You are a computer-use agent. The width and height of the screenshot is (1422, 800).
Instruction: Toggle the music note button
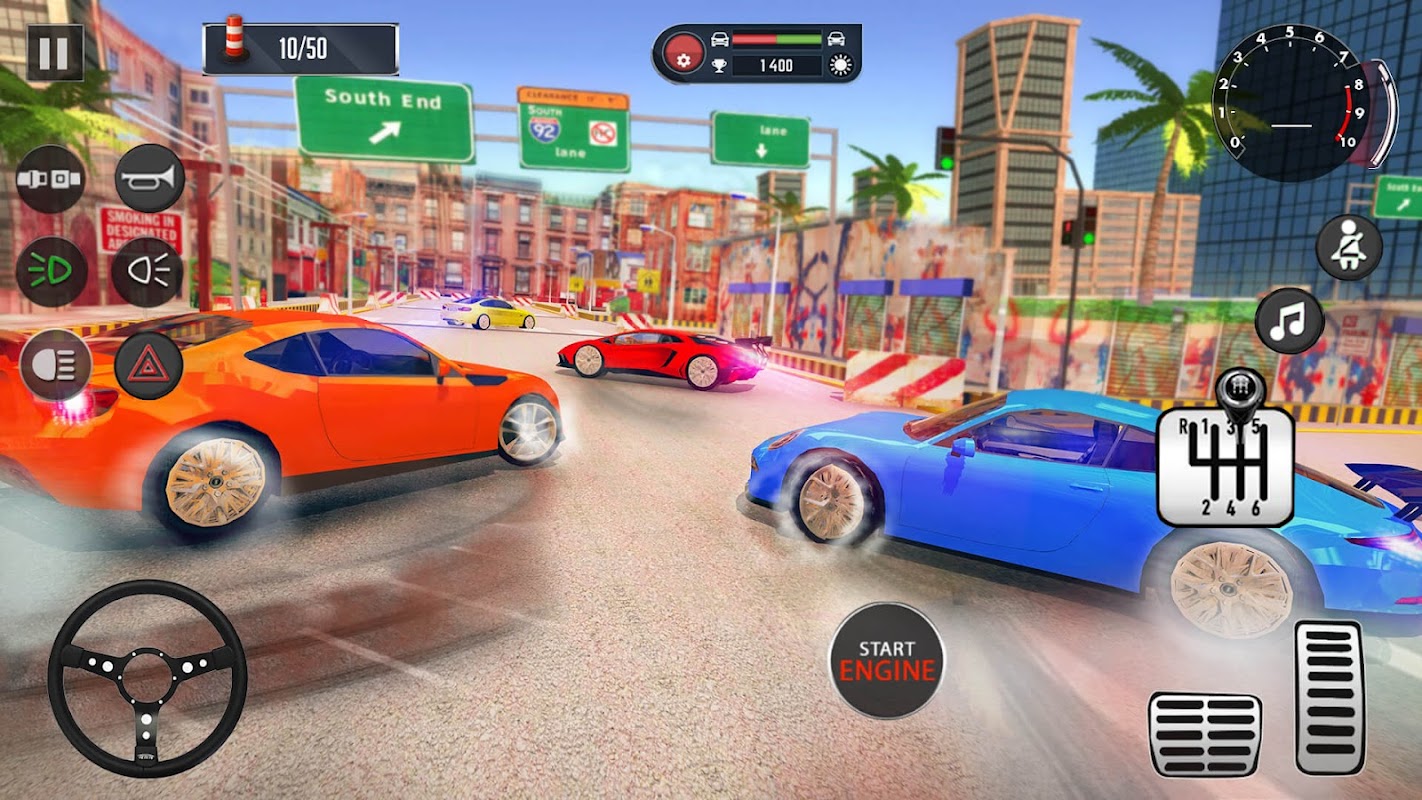point(1290,320)
